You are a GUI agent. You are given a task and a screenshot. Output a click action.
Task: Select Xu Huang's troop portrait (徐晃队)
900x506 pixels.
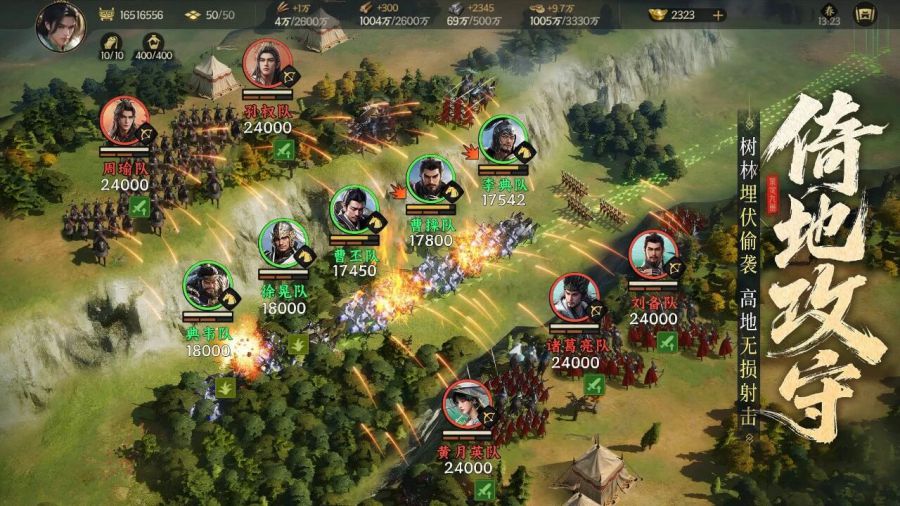(x=283, y=243)
